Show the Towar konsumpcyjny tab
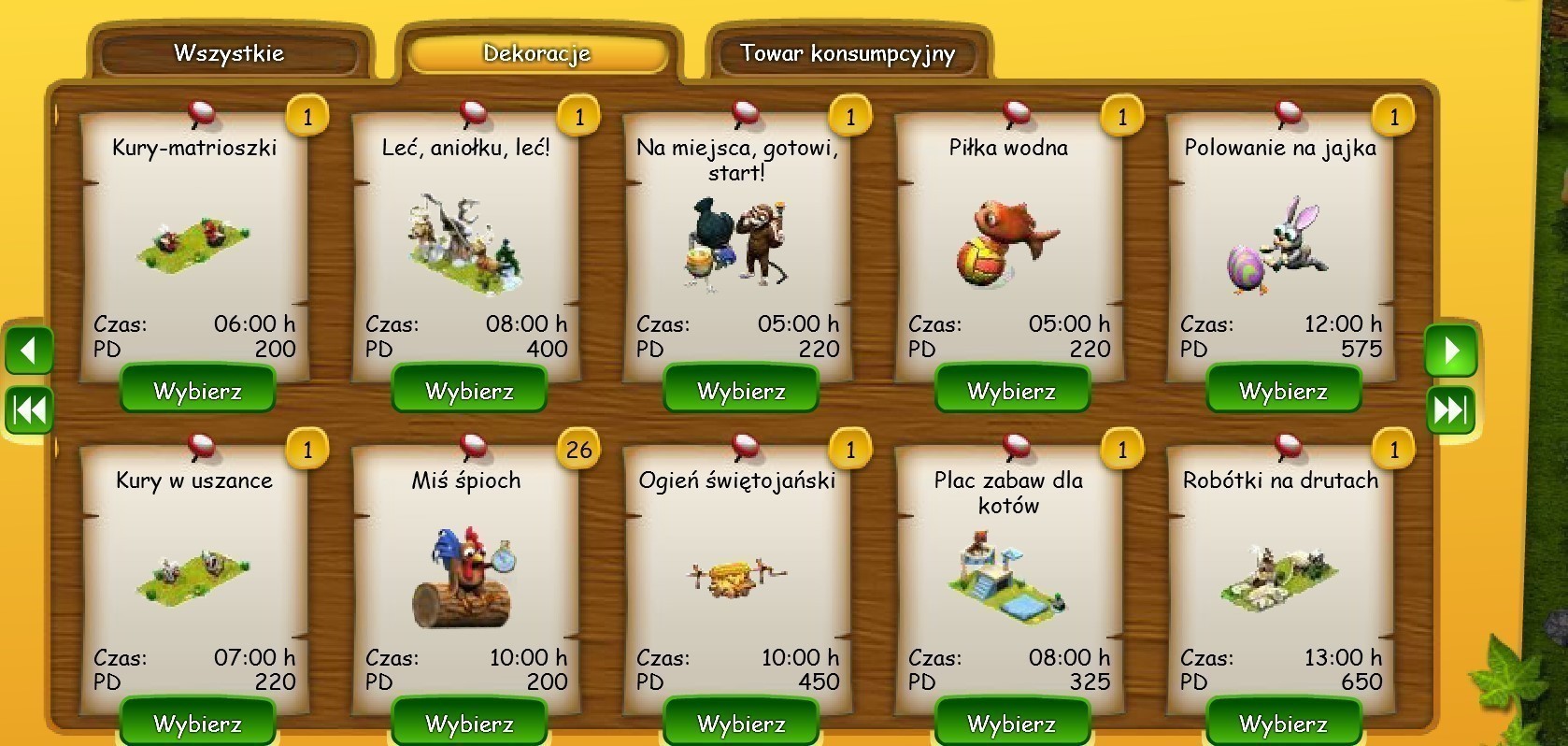 [848, 53]
